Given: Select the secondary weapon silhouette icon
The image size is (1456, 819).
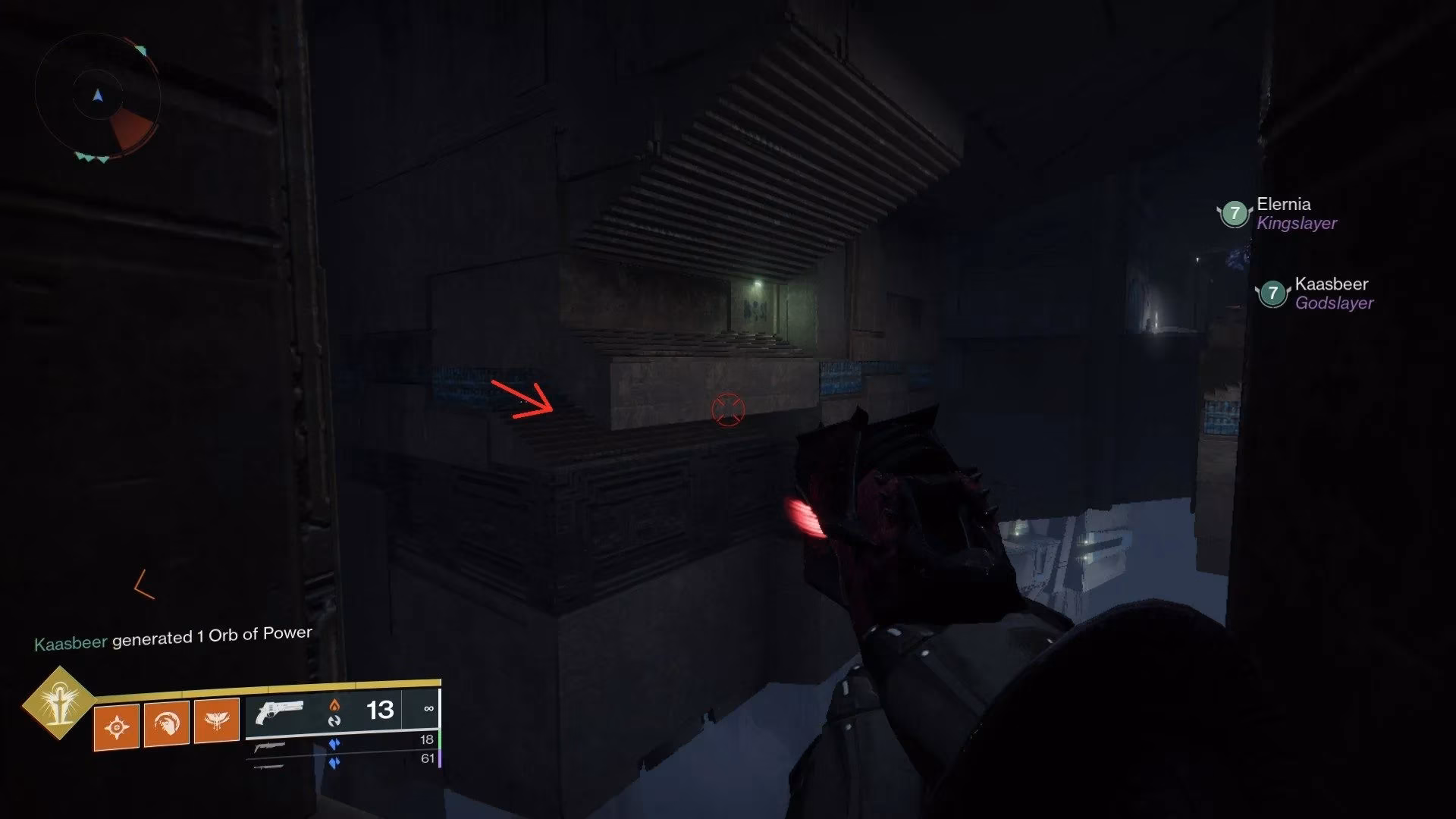Looking at the screenshot, I should [270, 745].
